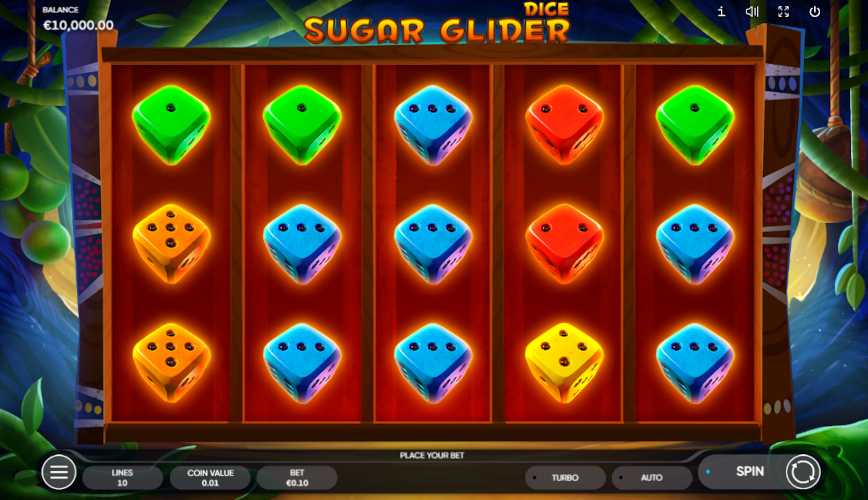This screenshot has width=868, height=500.
Task: Show the game info page
Action: (721, 12)
